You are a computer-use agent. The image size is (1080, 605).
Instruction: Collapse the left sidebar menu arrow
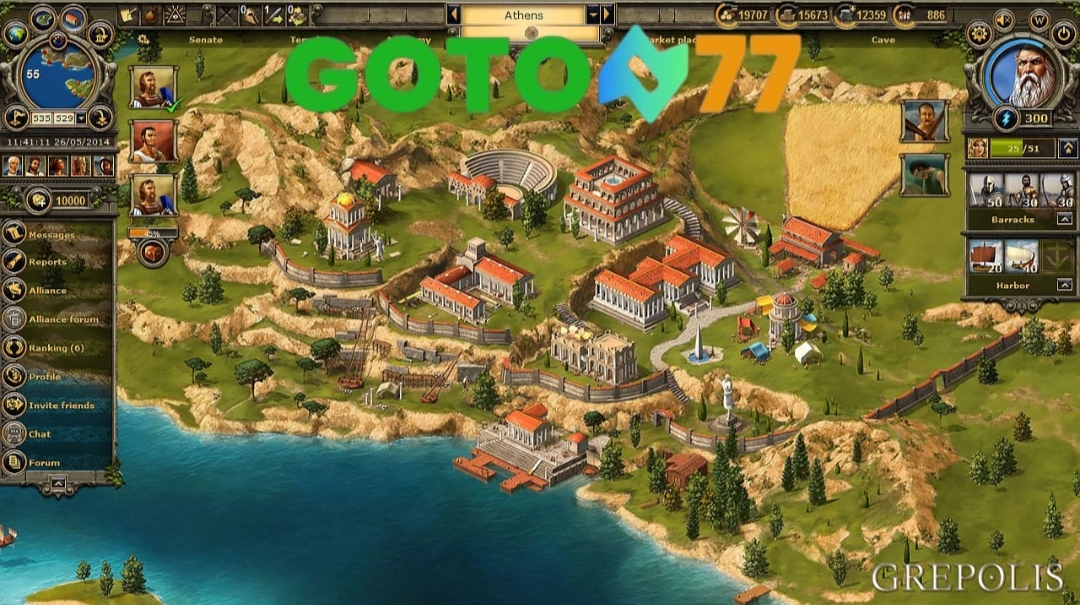coord(58,484)
